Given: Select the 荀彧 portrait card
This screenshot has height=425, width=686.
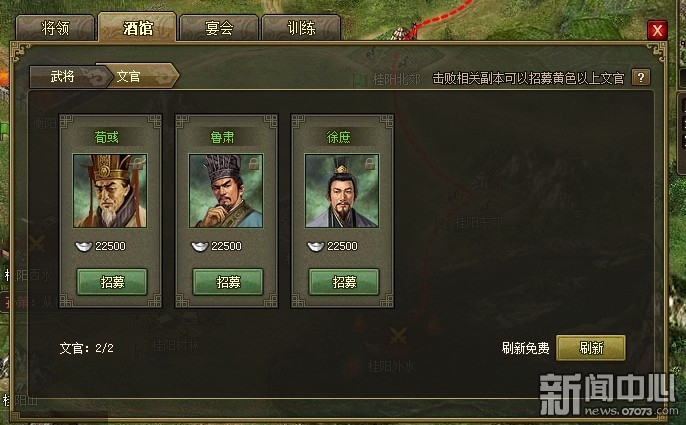Looking at the screenshot, I should (x=110, y=191).
